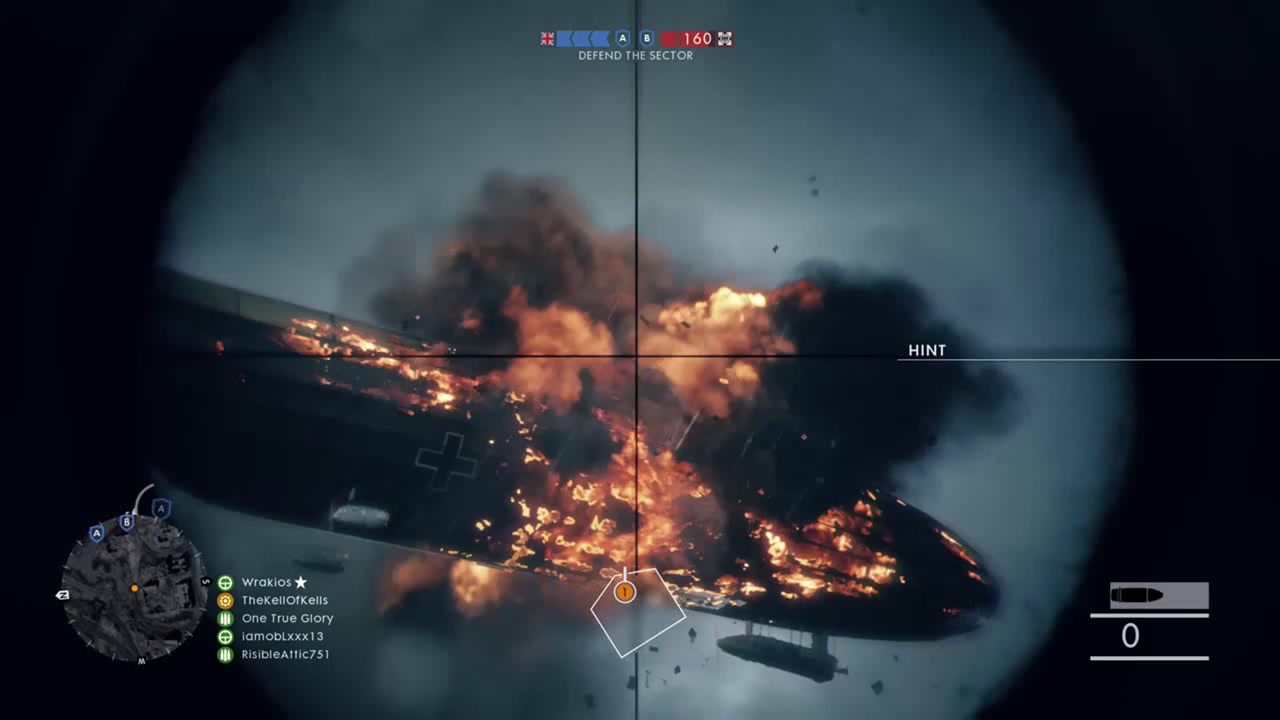Click the orange objective marker icon

(624, 592)
